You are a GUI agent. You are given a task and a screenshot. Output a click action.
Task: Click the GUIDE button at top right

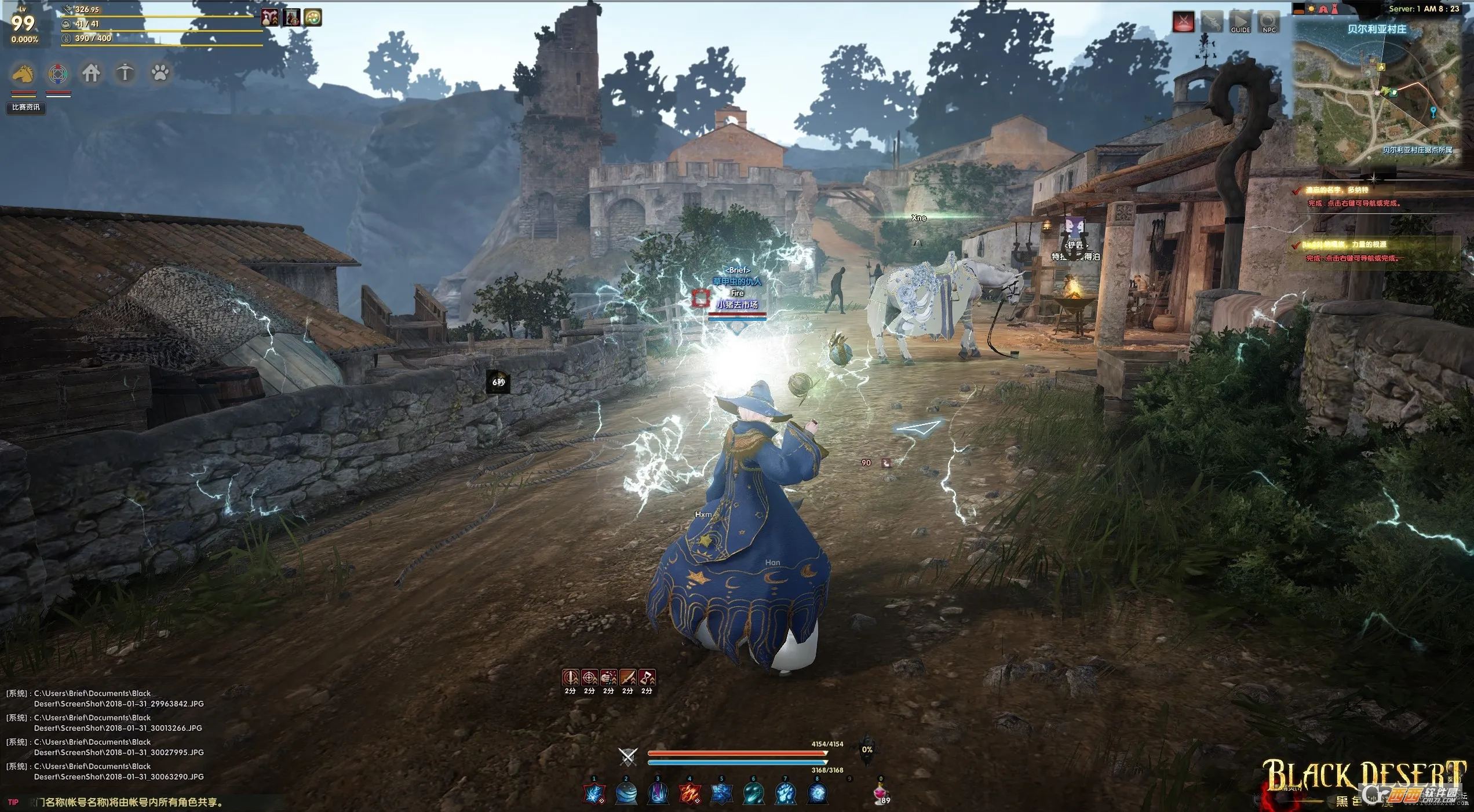[1241, 22]
